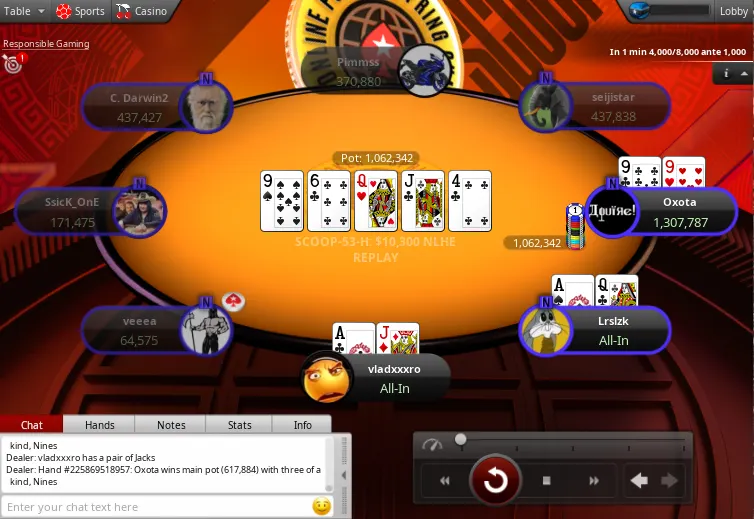Image resolution: width=754 pixels, height=519 pixels.
Task: Open the tournament info panel button
Action: coord(726,73)
